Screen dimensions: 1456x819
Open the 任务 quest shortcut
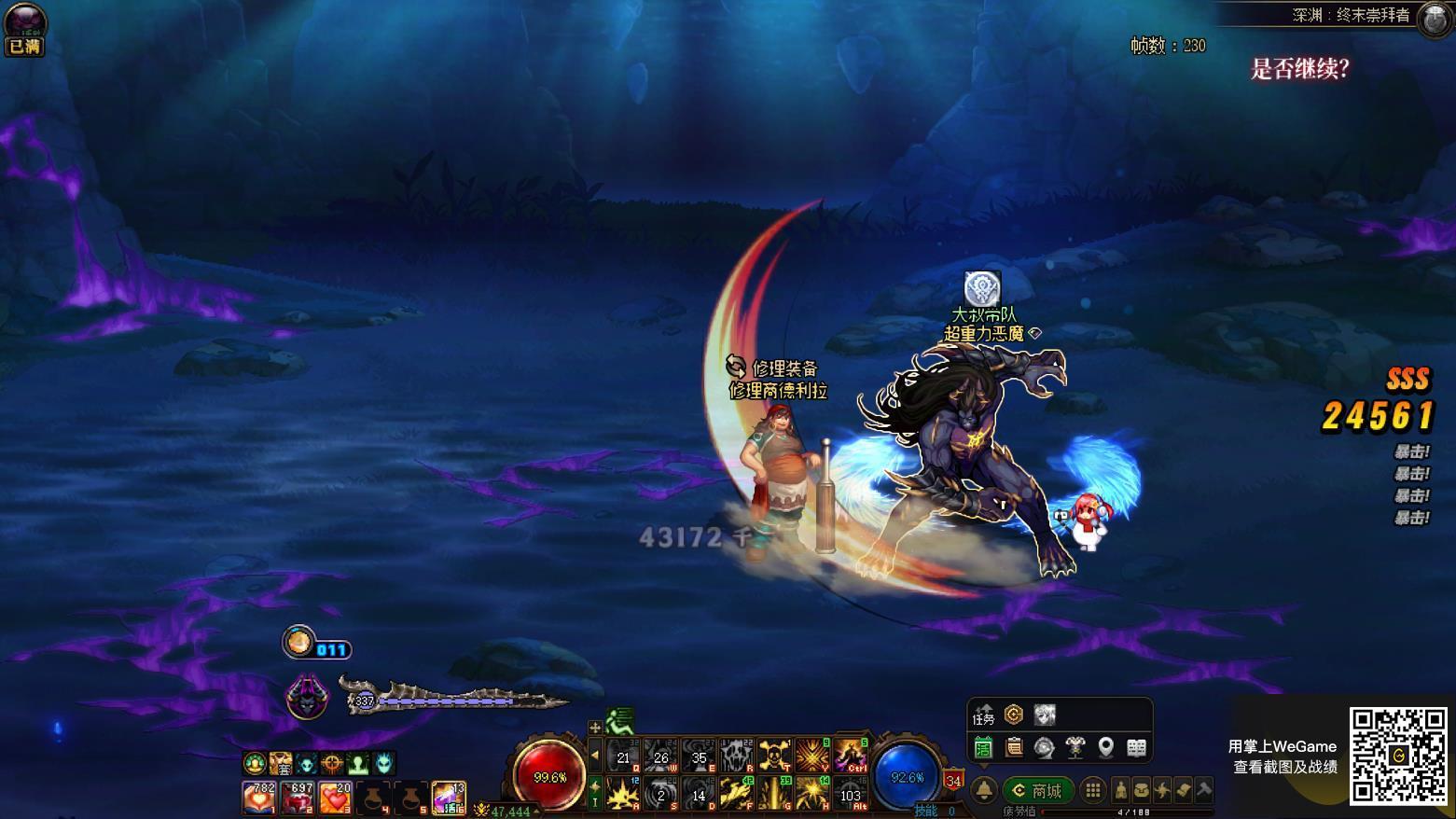(984, 716)
